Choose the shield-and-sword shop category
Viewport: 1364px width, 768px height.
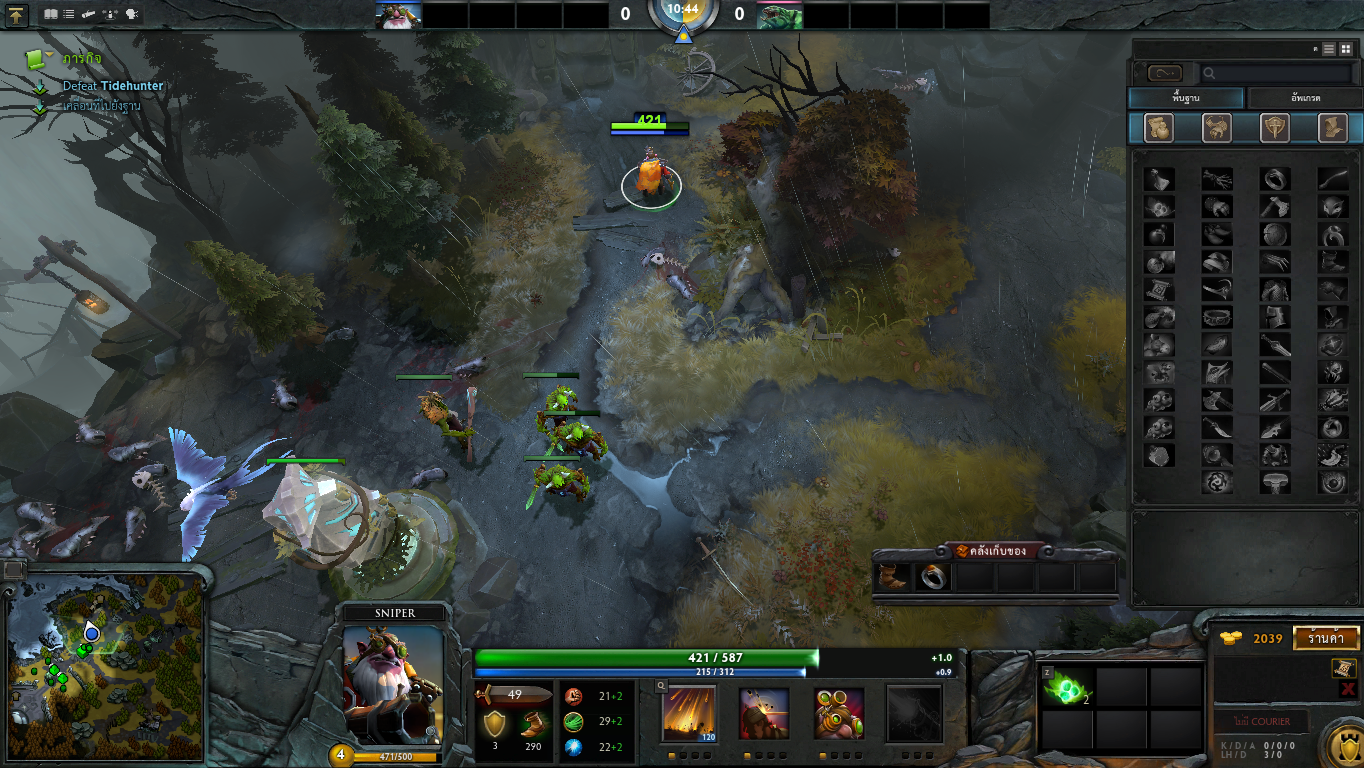1275,128
